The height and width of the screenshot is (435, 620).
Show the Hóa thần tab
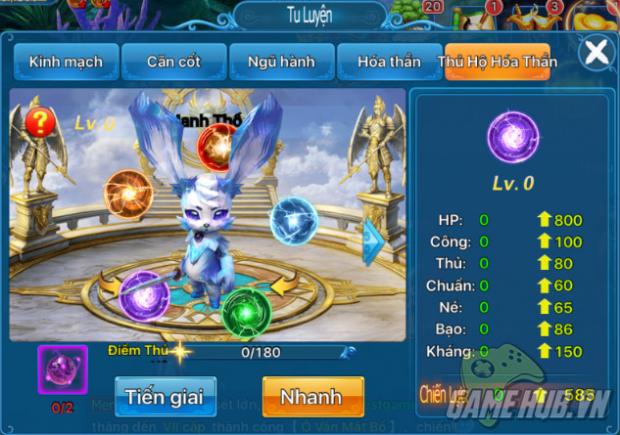point(387,62)
